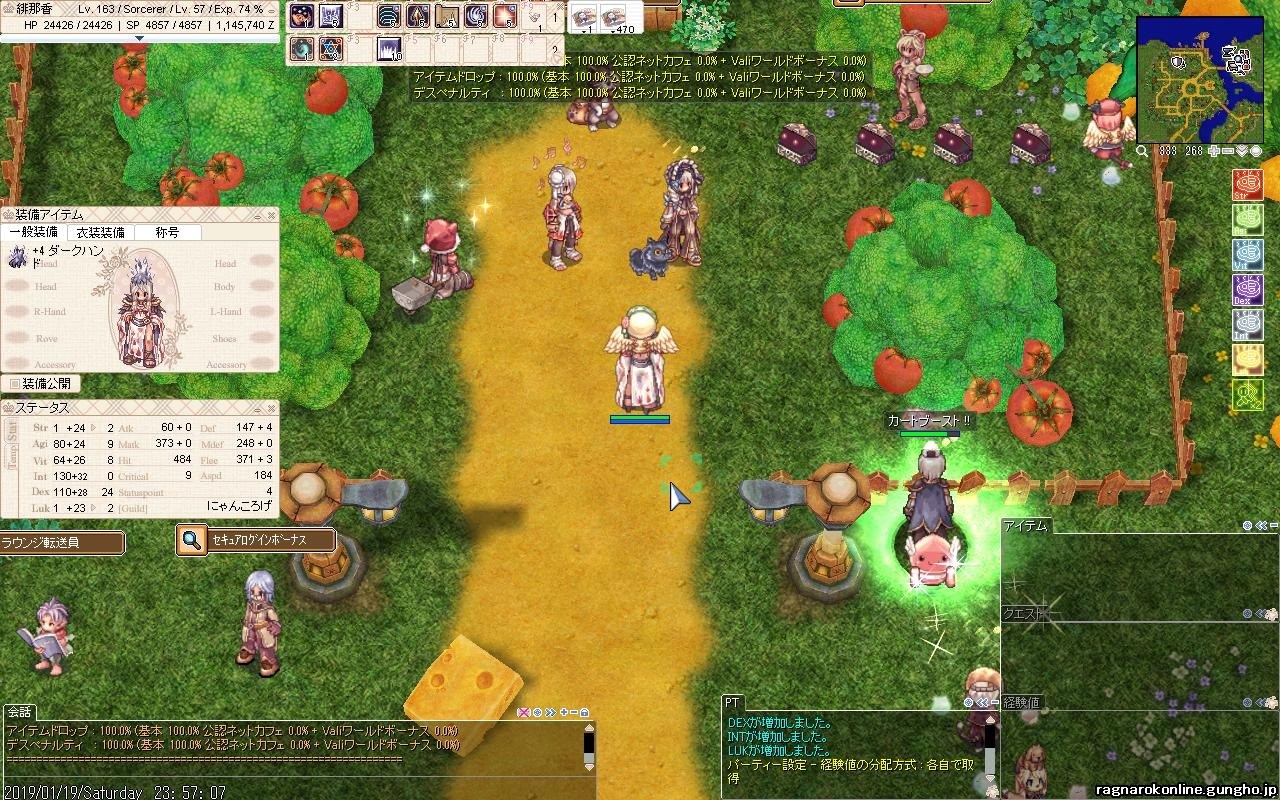Close the ステータス status window
This screenshot has height=800, width=1280.
point(271,408)
